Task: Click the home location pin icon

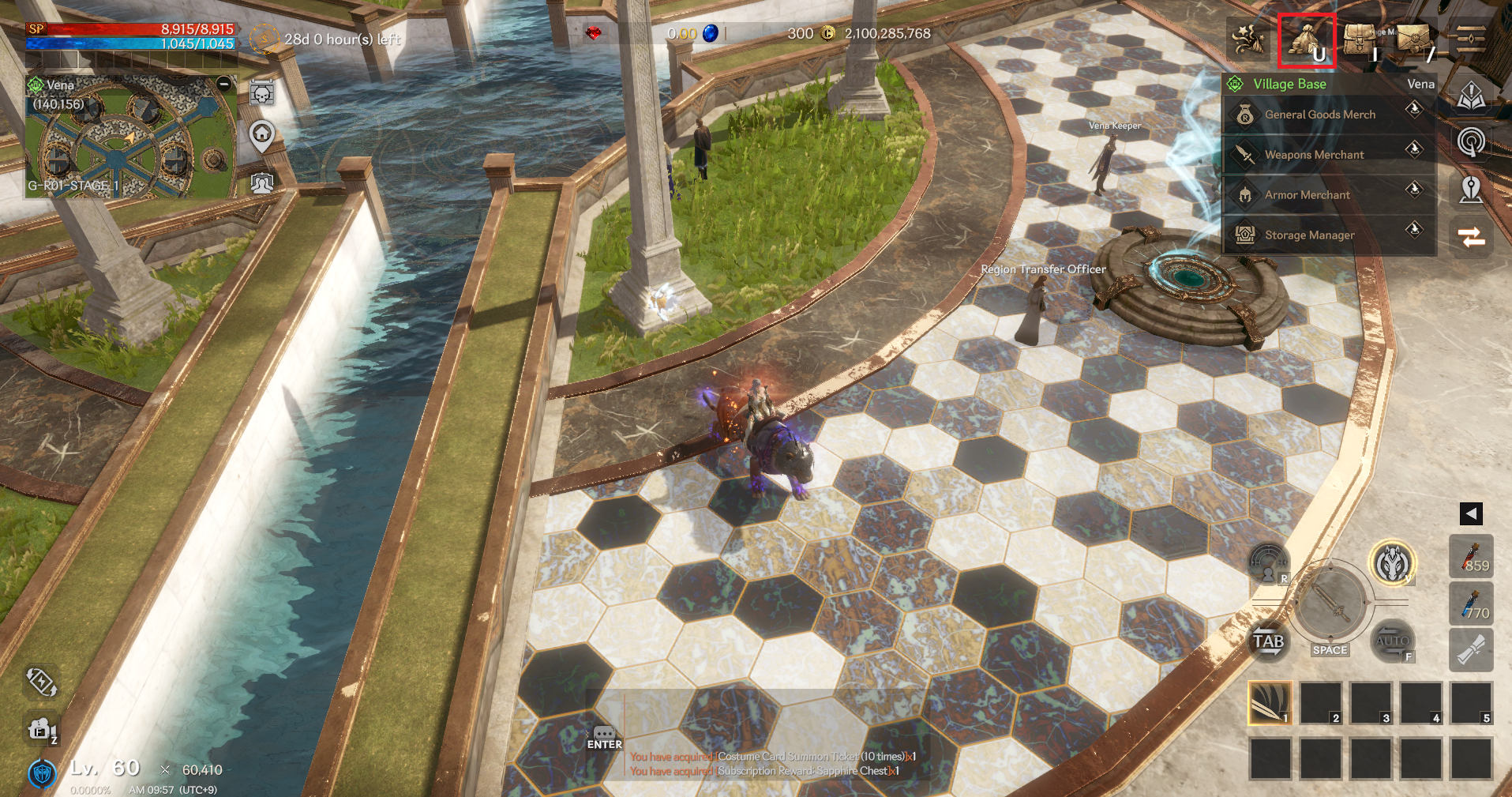Action: 262,136
